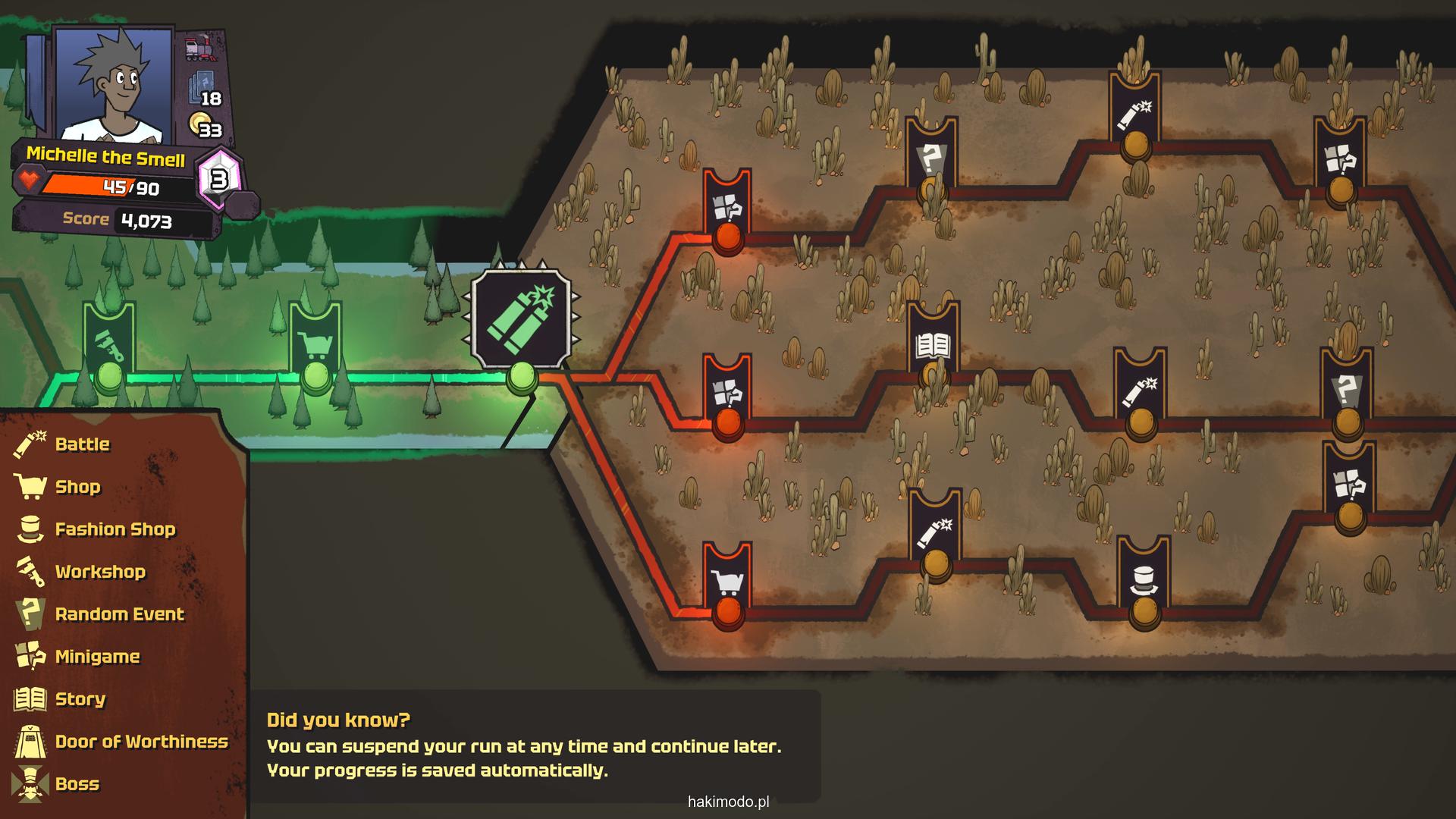1456x819 pixels.
Task: Click the level 3 gem badge
Action: tap(219, 180)
